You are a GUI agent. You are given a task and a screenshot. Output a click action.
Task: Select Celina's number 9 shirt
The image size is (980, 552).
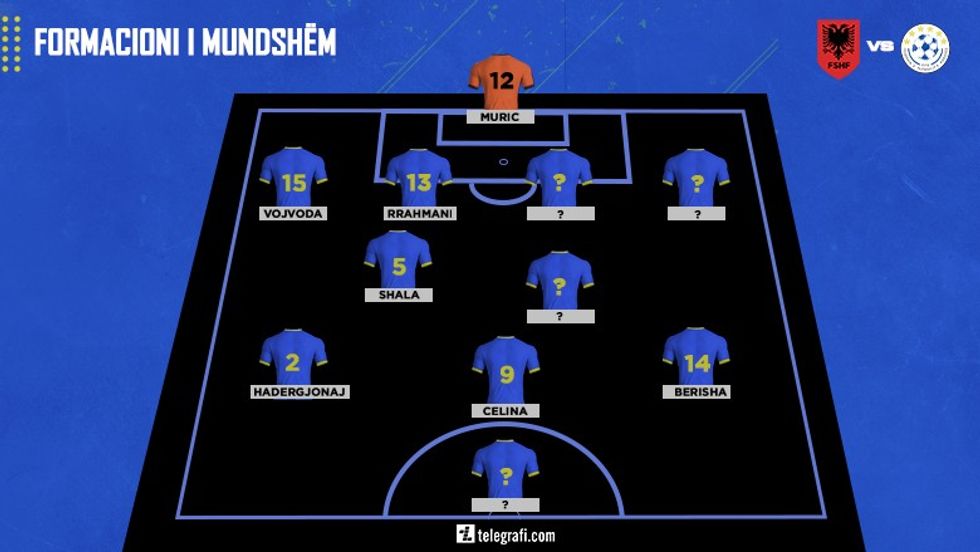pos(506,372)
